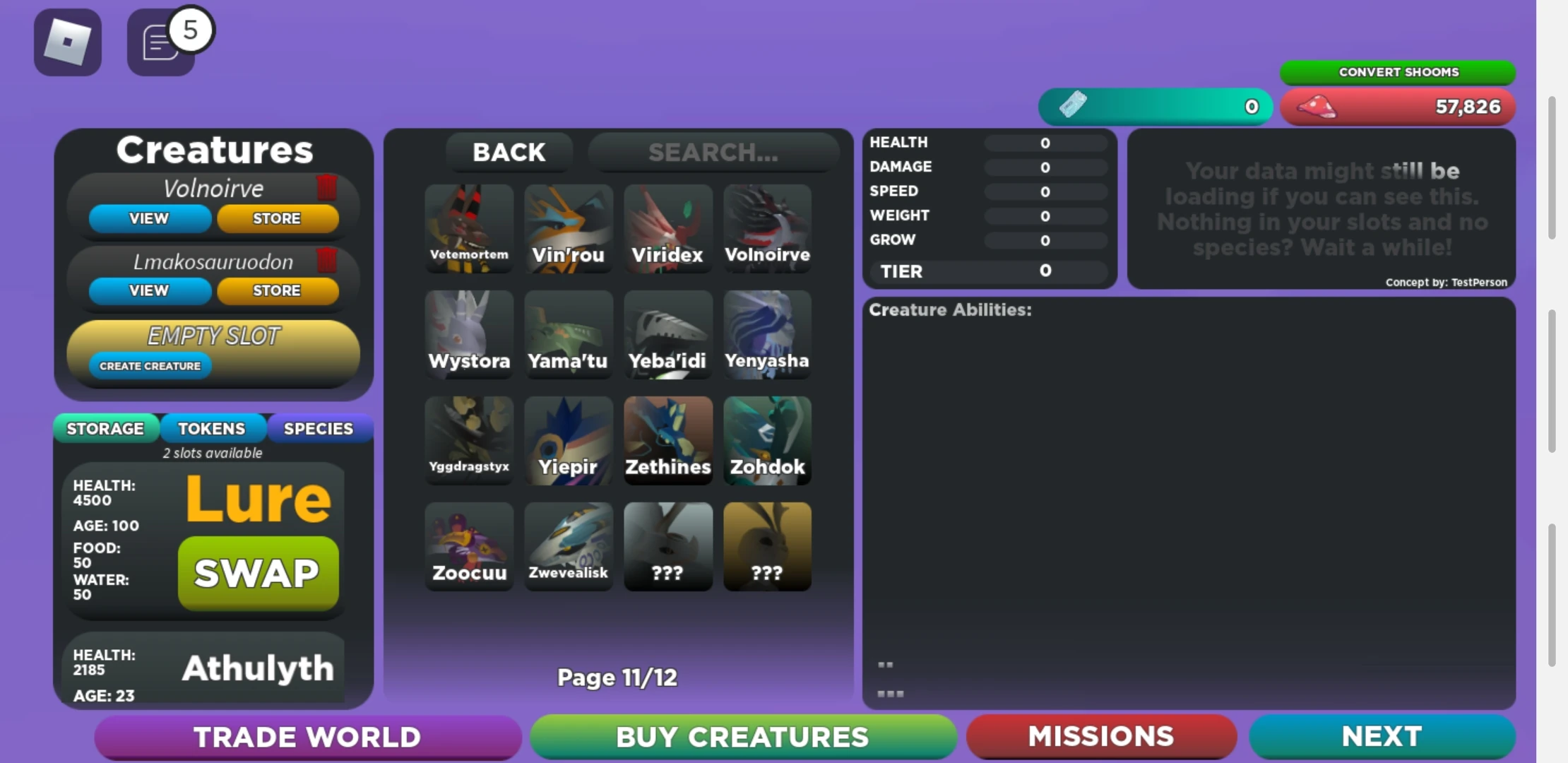The width and height of the screenshot is (1568, 763).
Task: Open the Zwevealisk creature thumbnail
Action: click(x=569, y=546)
